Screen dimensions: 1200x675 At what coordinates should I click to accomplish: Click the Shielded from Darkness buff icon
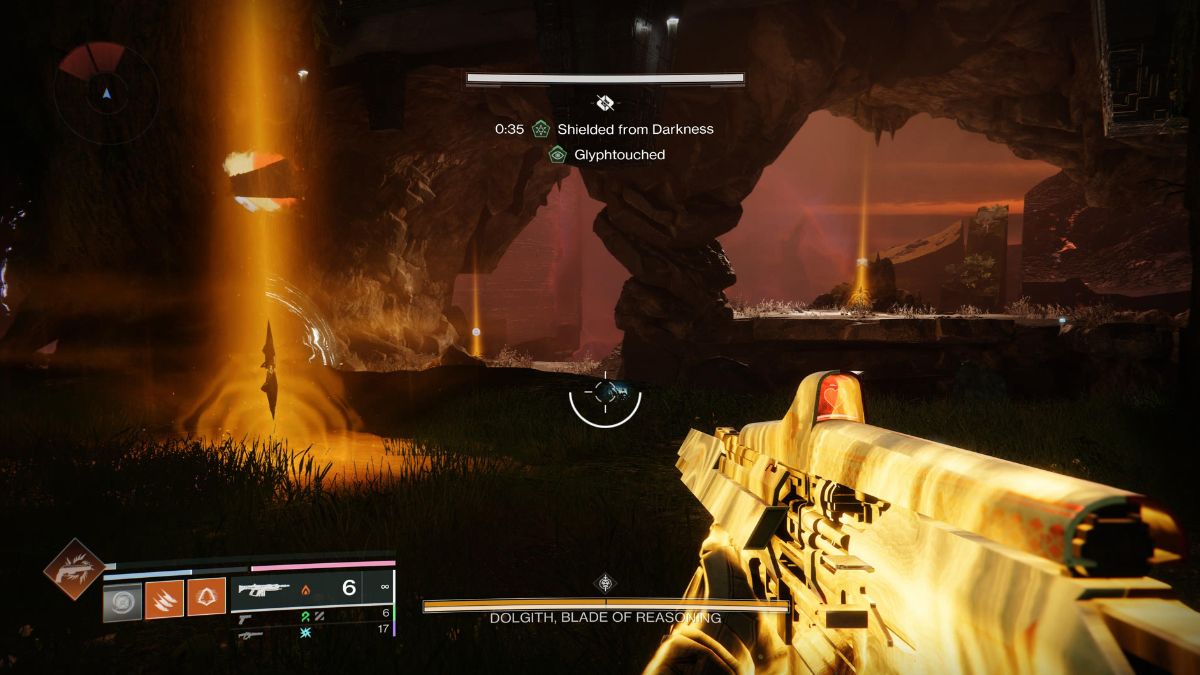[x=541, y=129]
